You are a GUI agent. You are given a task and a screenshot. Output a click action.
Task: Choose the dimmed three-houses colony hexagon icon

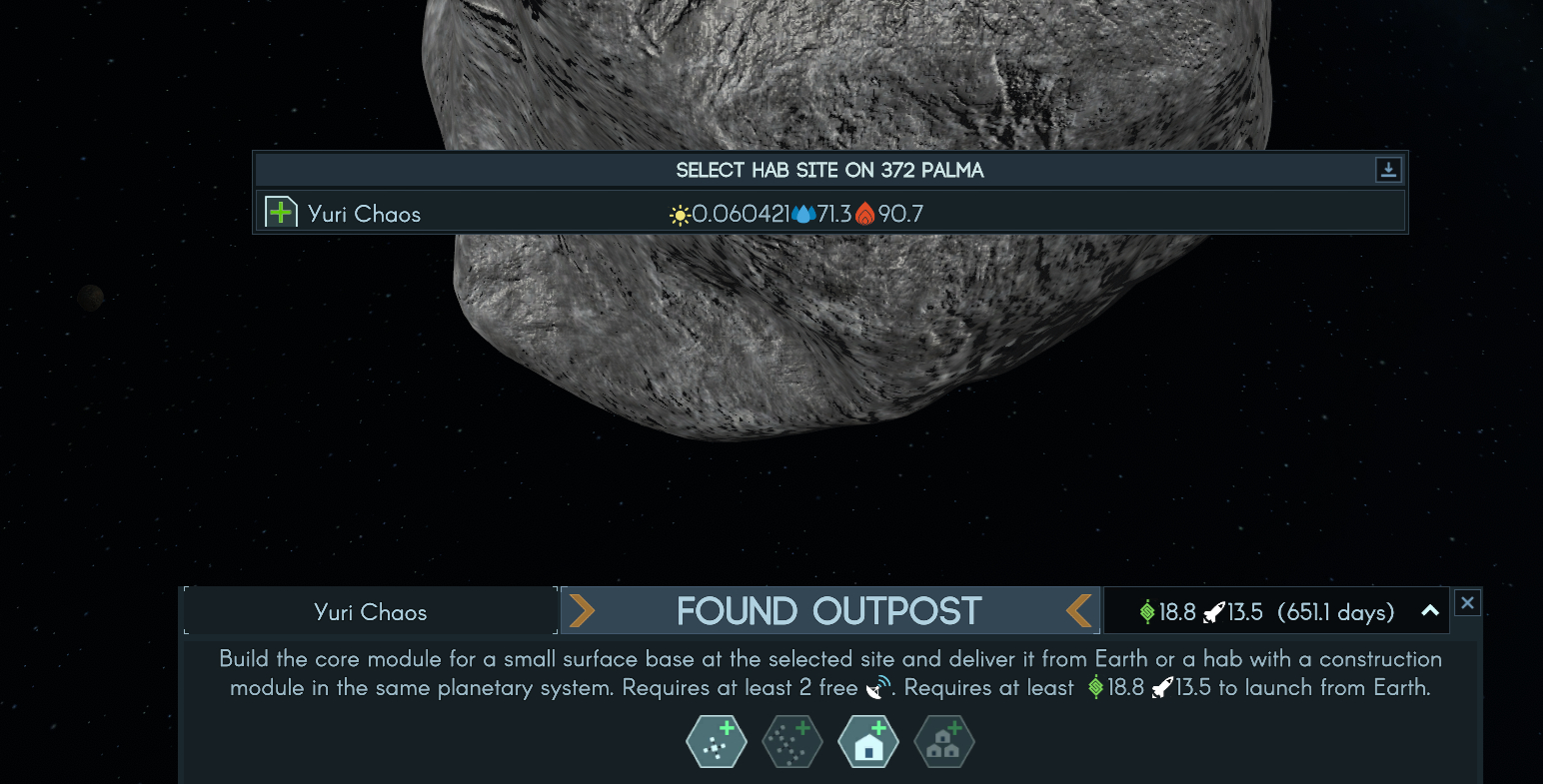[943, 742]
